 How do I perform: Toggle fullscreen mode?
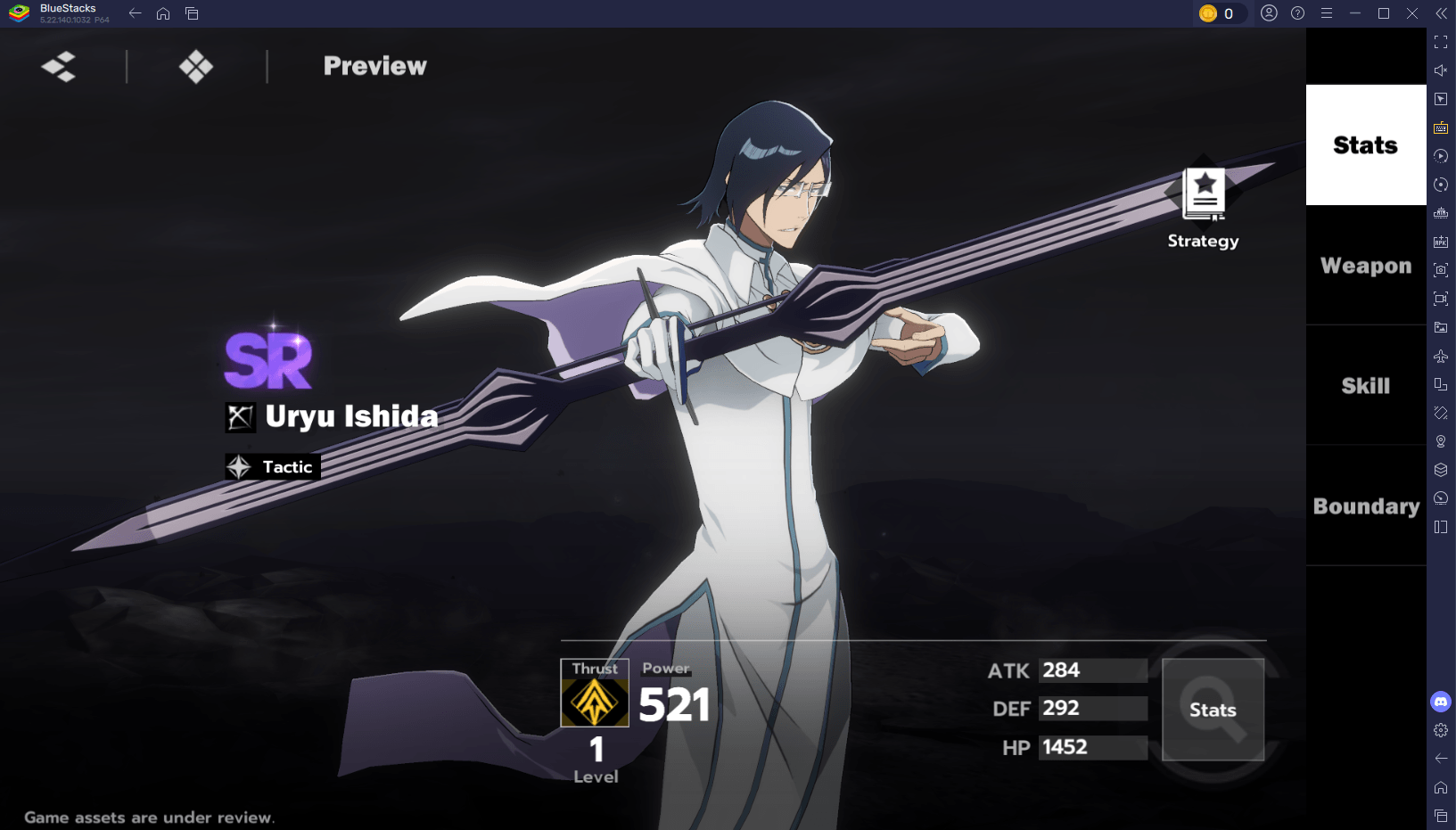click(1441, 41)
